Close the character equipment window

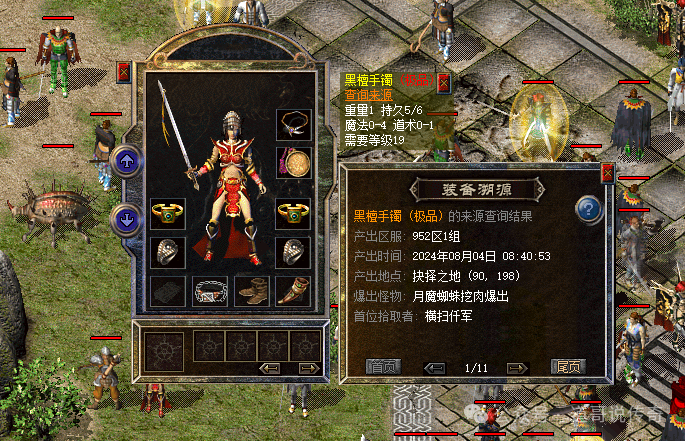click(124, 72)
